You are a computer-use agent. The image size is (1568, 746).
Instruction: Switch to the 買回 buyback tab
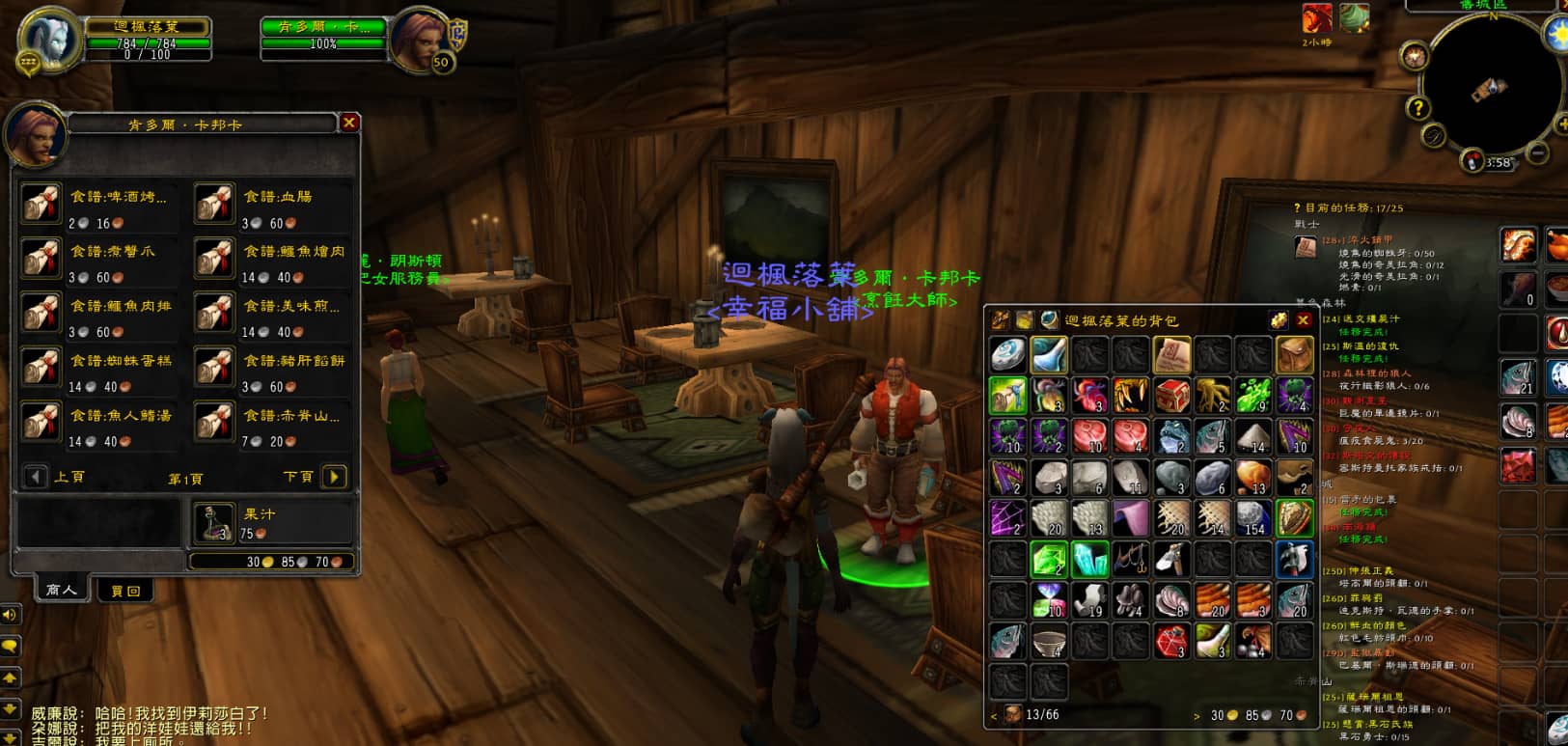click(x=125, y=591)
